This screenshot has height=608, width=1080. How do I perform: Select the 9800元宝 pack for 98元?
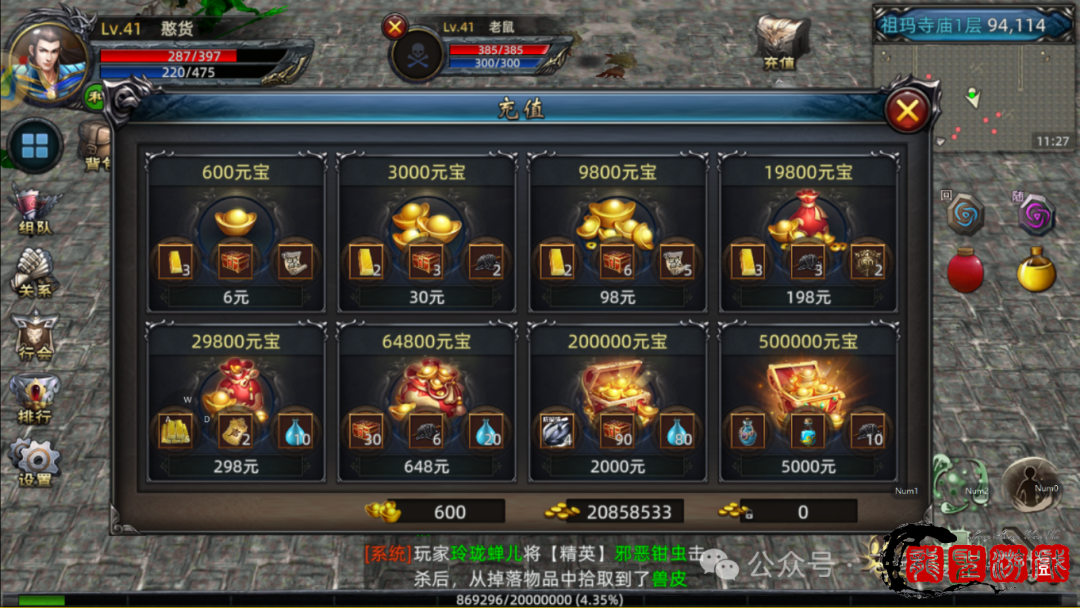pyautogui.click(x=618, y=297)
